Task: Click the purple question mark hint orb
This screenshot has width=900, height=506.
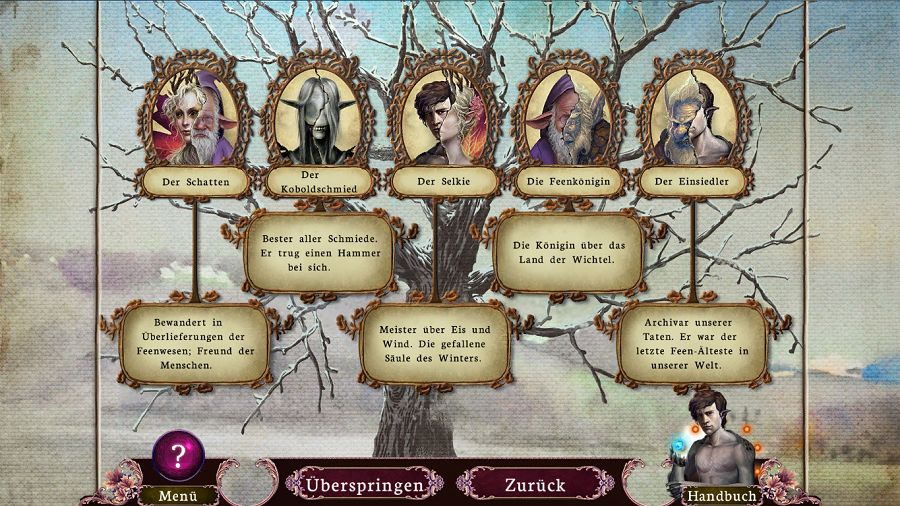Action: click(178, 457)
